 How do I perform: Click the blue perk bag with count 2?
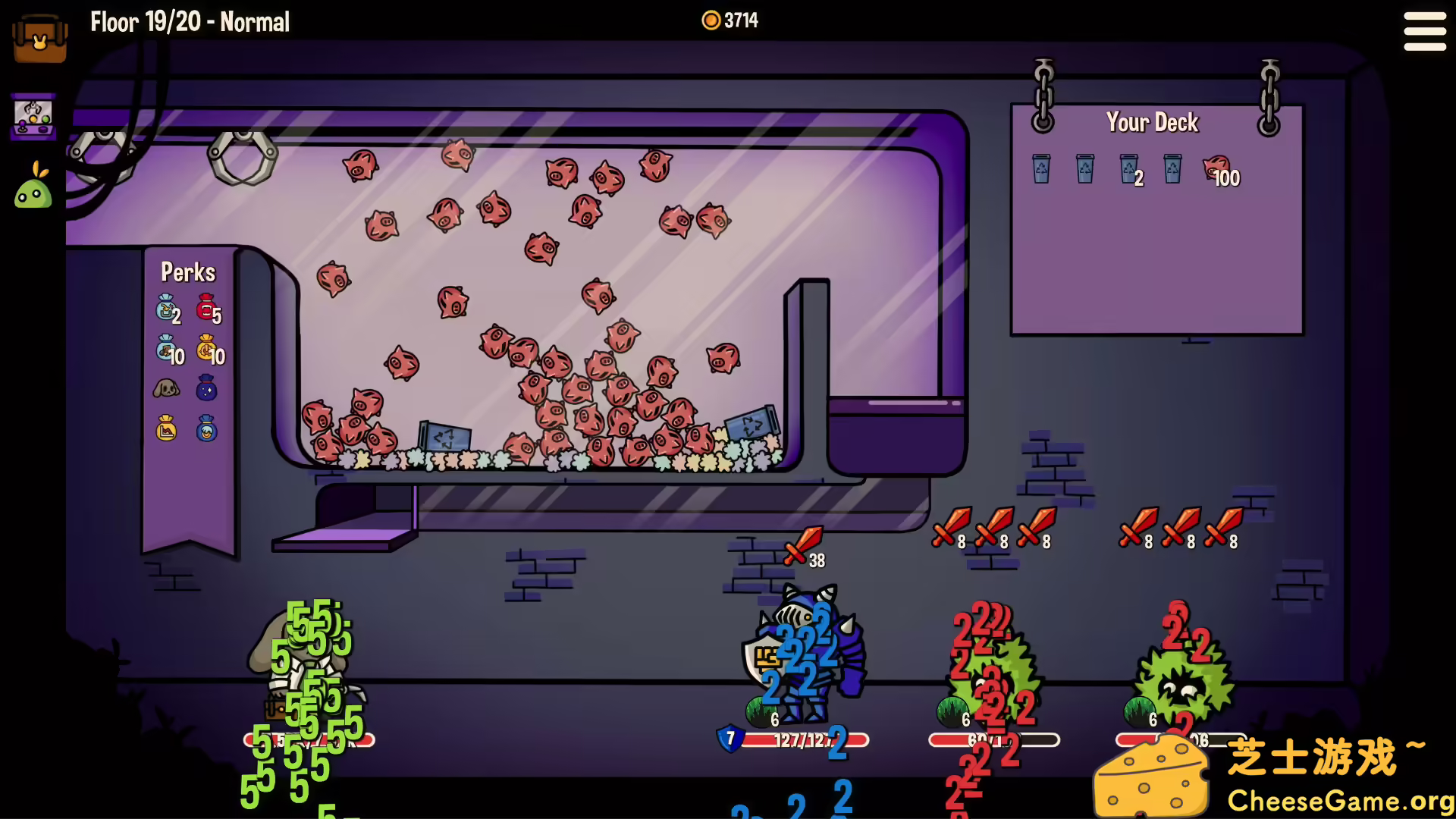pos(164,309)
